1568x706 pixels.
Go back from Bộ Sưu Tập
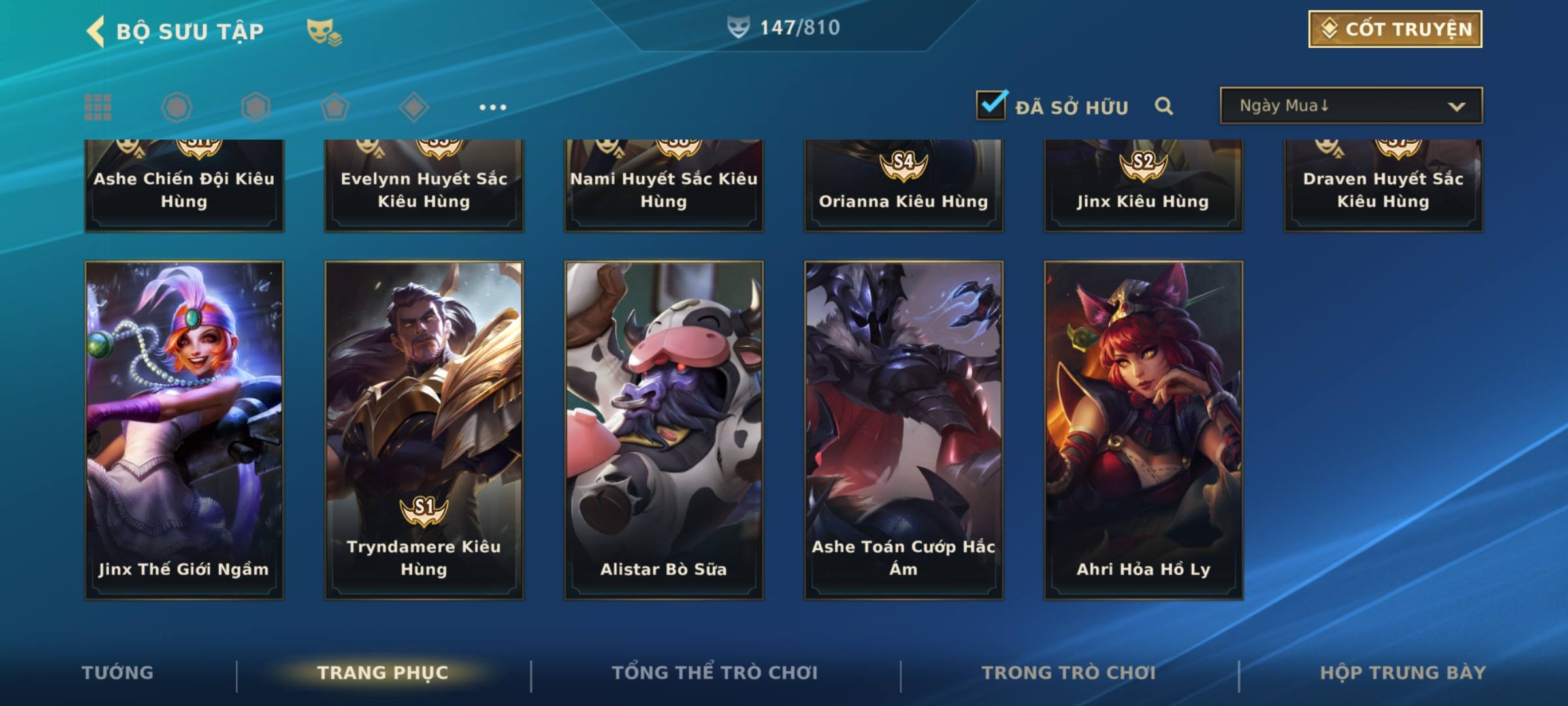[x=96, y=31]
